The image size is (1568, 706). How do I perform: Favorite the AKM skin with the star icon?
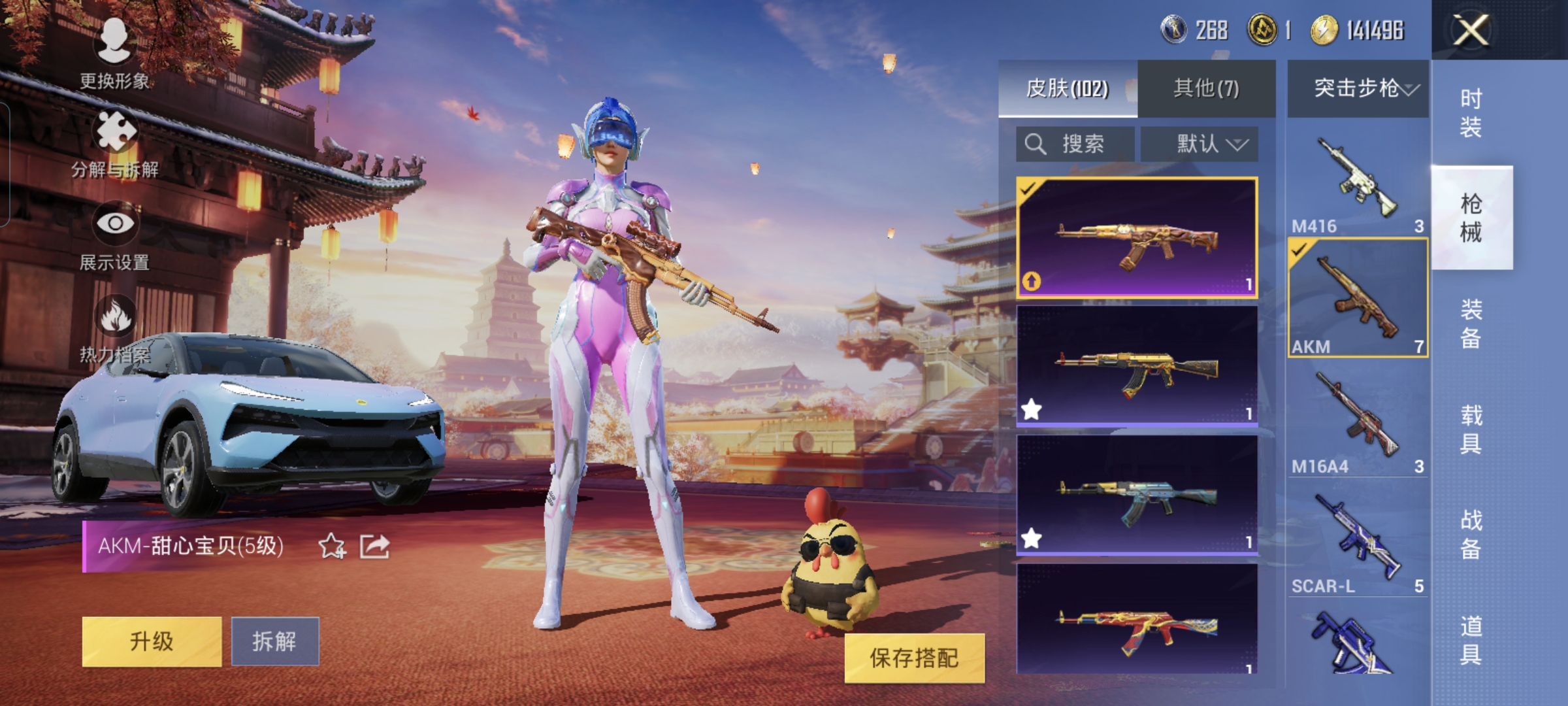331,546
